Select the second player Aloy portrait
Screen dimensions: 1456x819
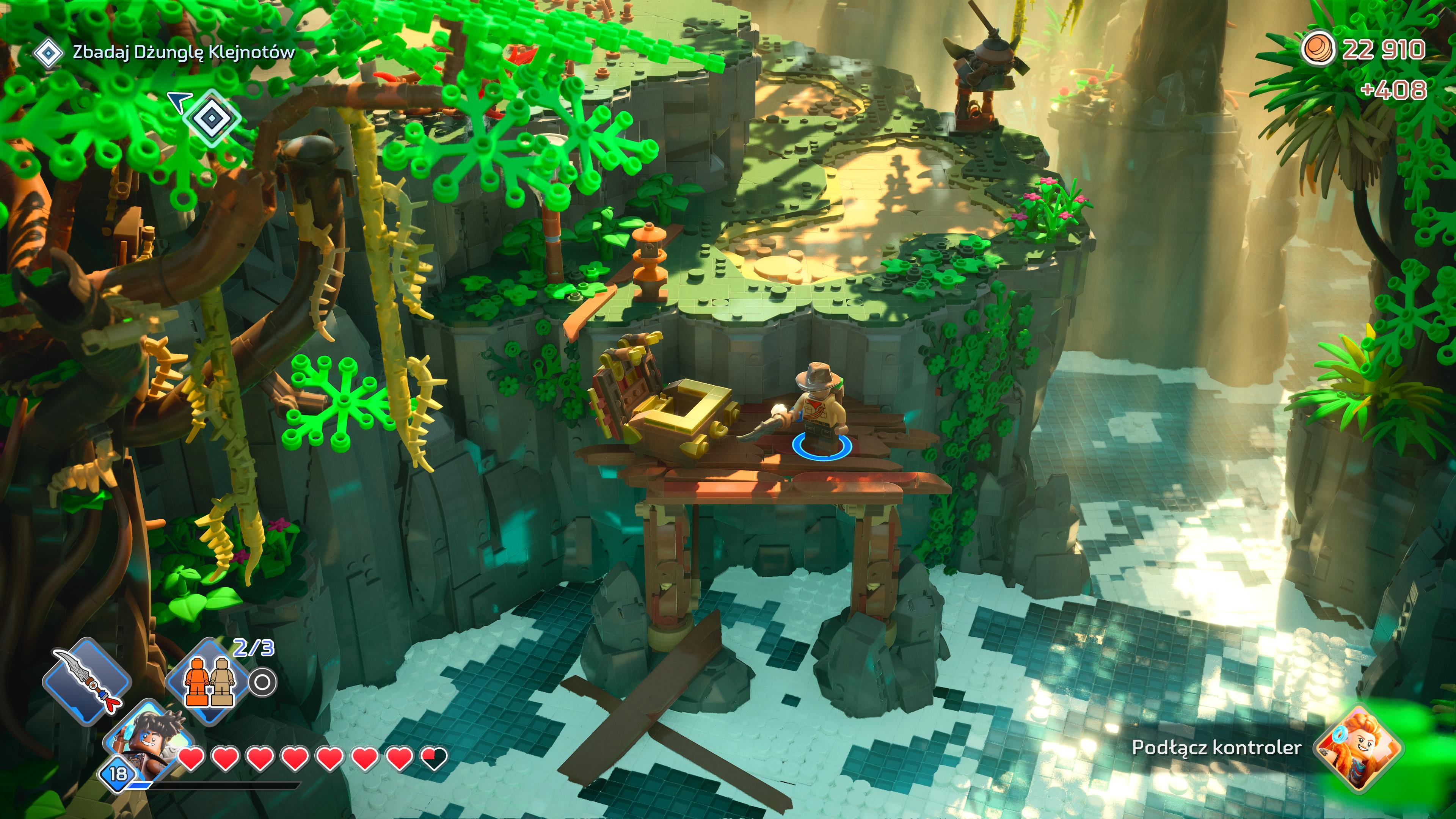(1360, 747)
